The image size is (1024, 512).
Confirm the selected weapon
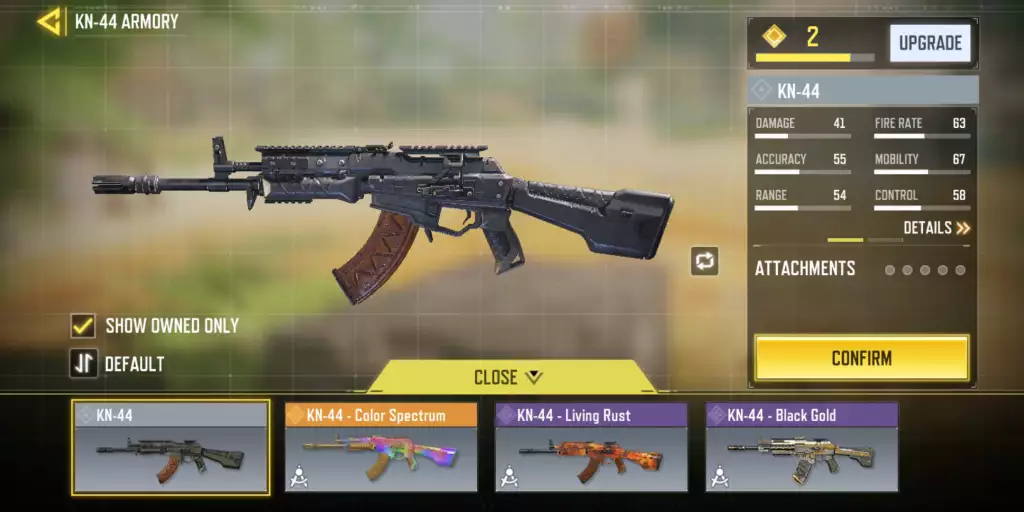point(861,358)
